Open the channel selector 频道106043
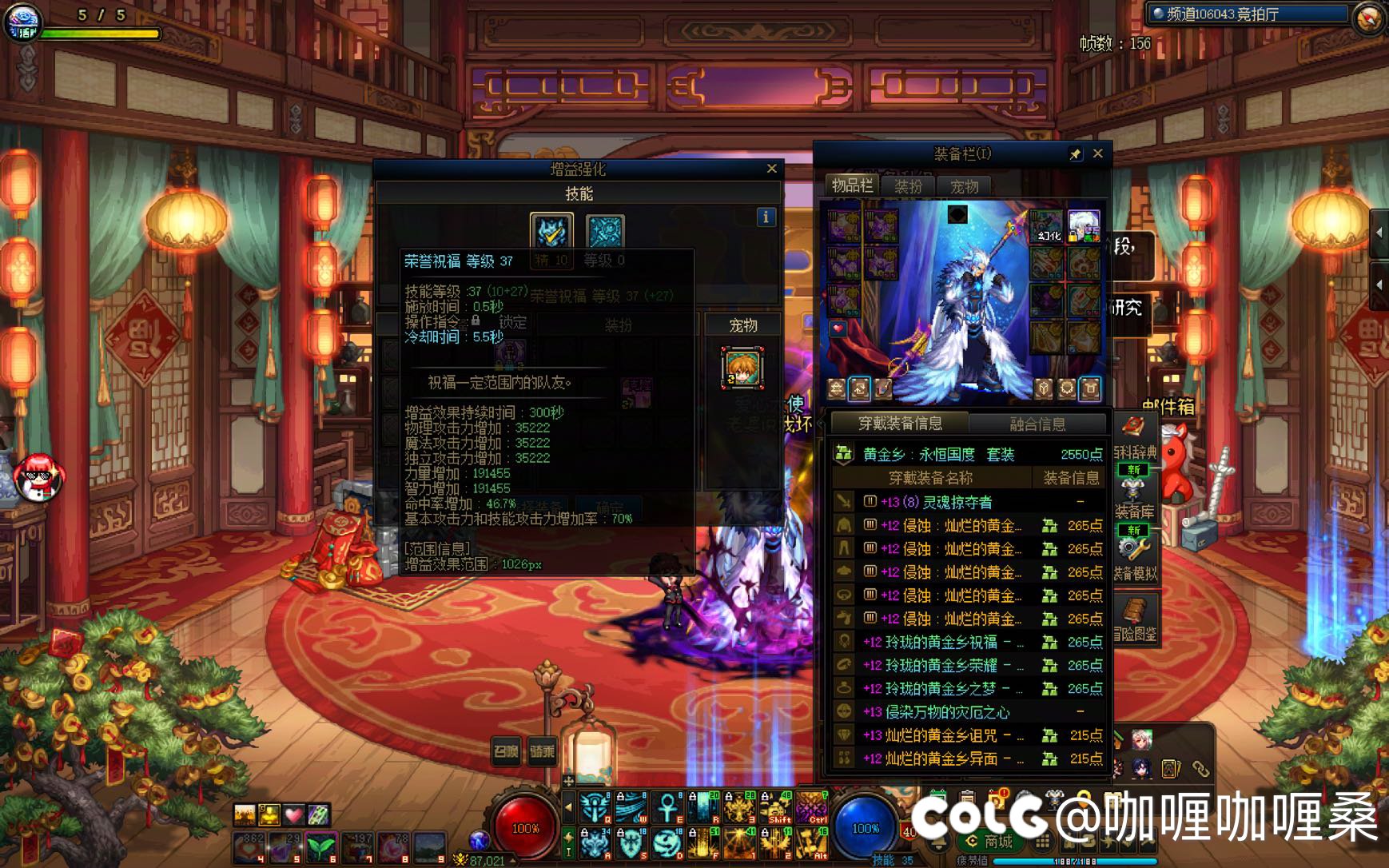 click(x=1247, y=14)
